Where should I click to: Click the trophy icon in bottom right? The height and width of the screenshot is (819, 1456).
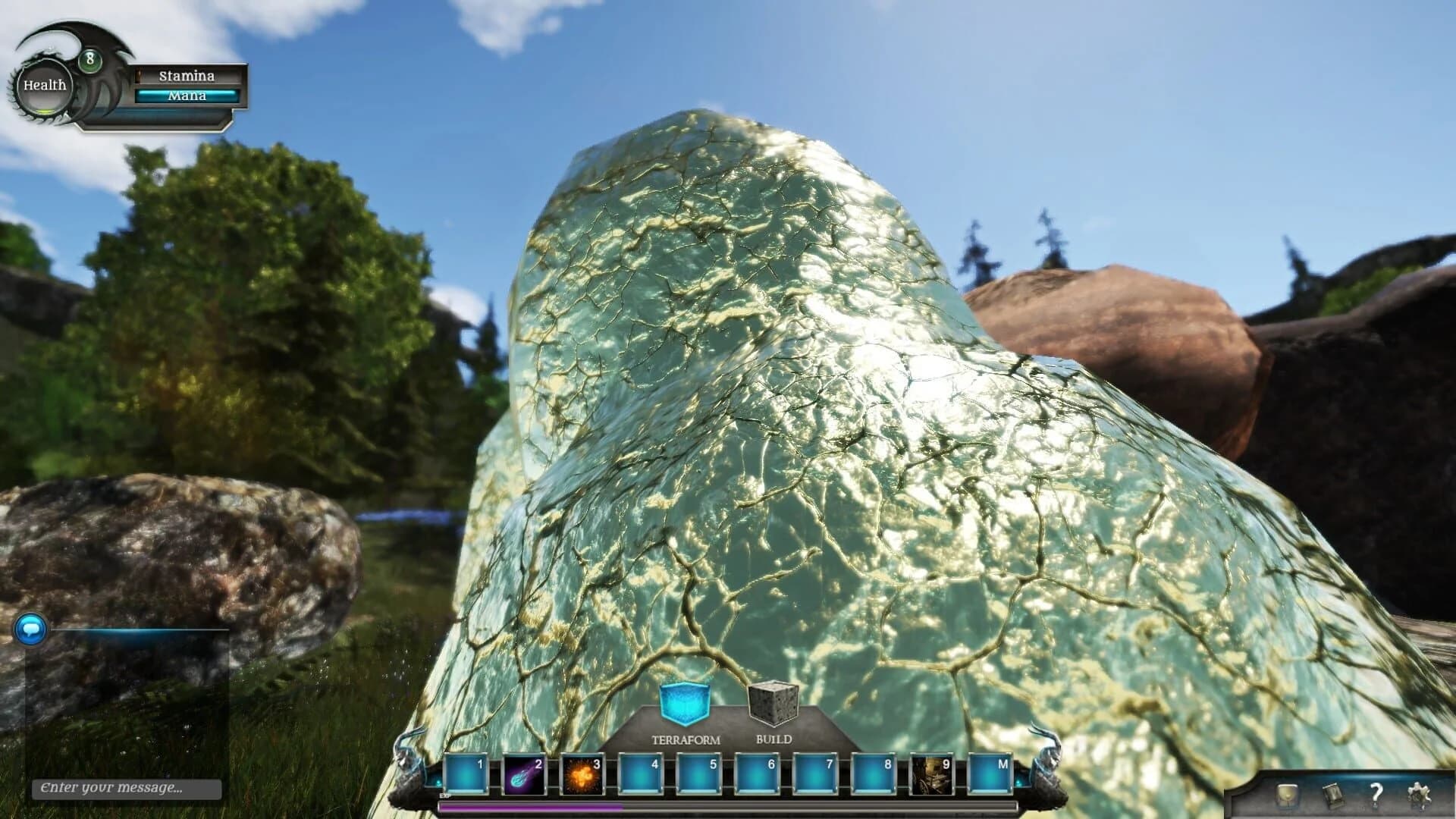[x=1286, y=796]
